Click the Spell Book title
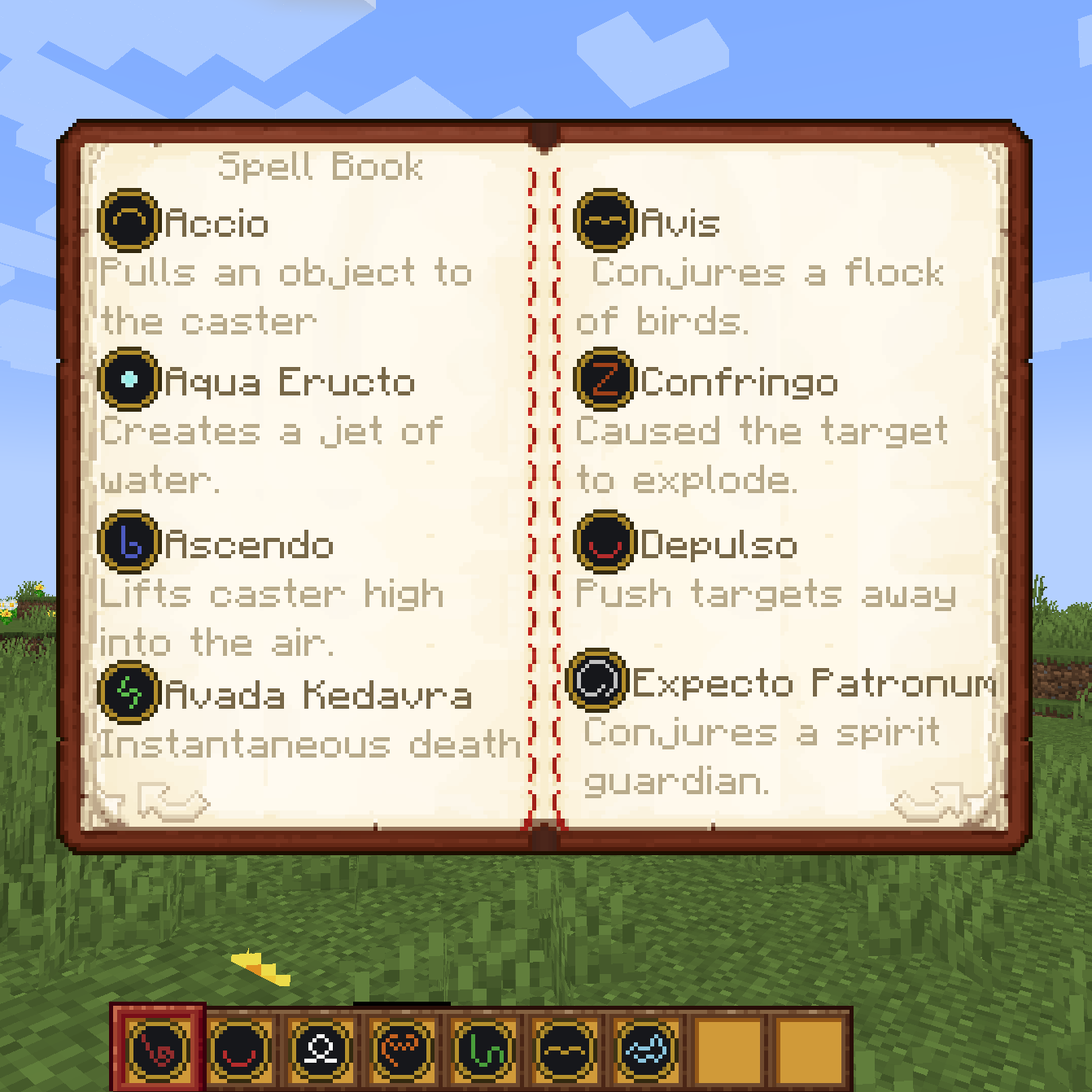 (x=321, y=167)
